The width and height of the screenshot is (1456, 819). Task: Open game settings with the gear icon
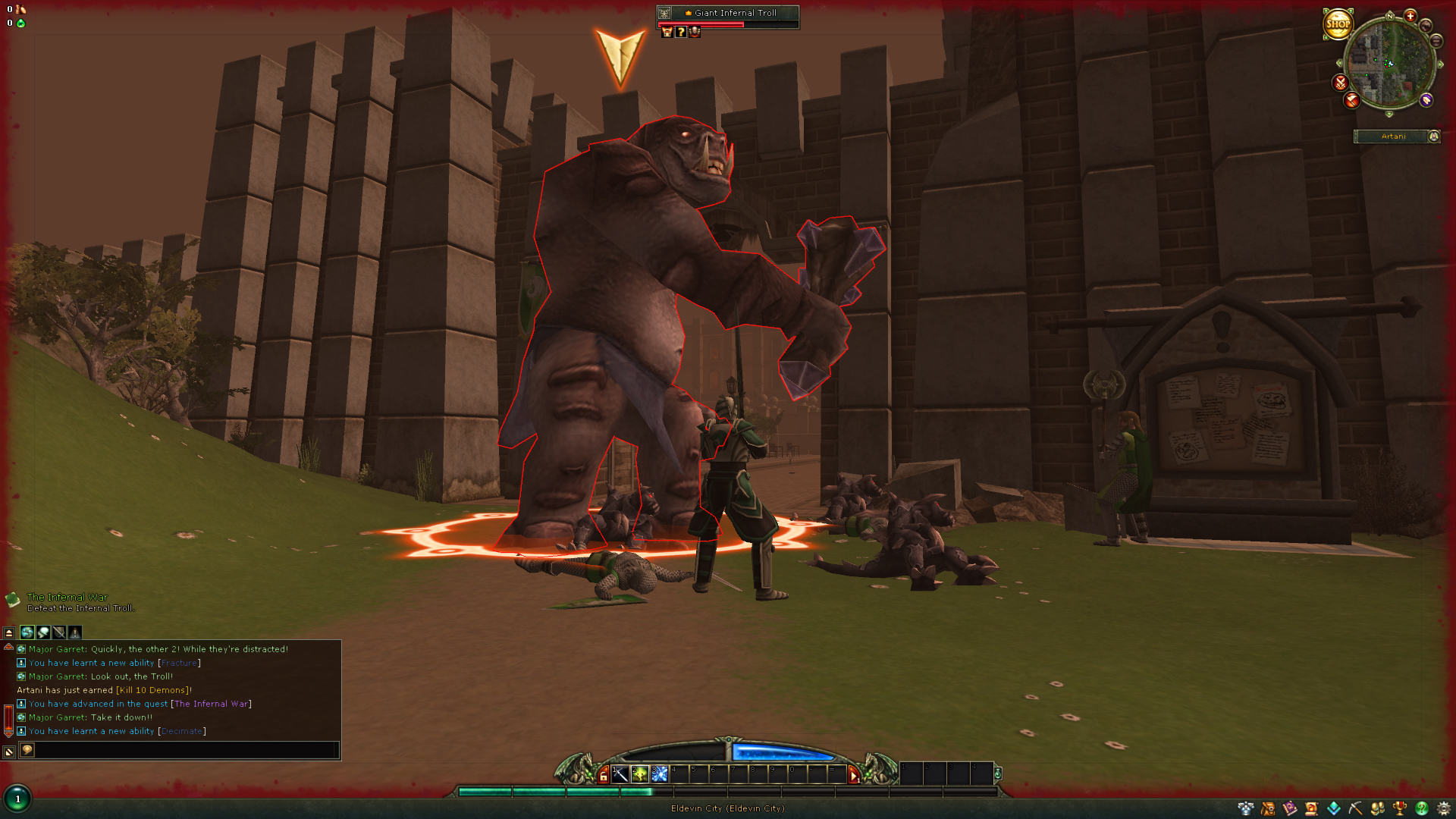pyautogui.click(x=1444, y=808)
